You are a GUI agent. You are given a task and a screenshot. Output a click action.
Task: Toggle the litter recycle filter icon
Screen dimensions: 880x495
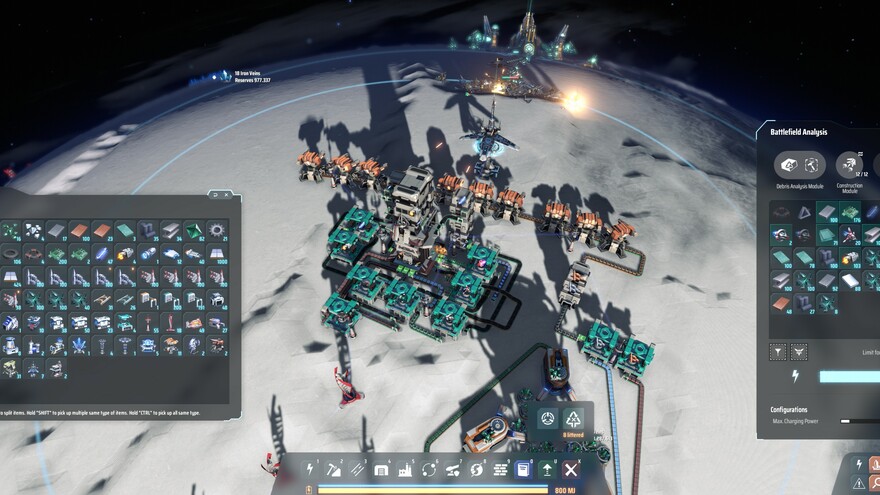pyautogui.click(x=573, y=418)
